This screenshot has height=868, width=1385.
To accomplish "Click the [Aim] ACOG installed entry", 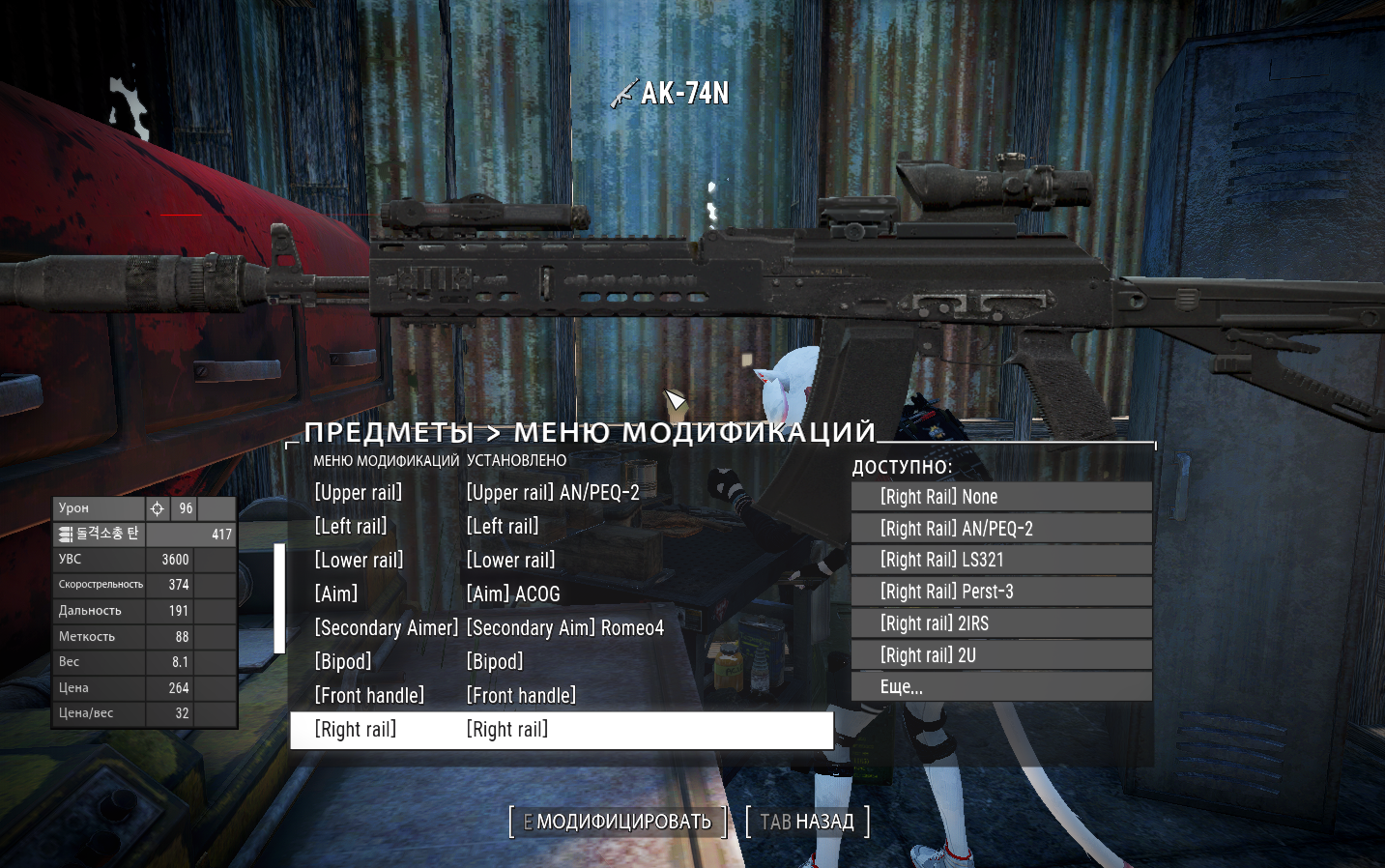I will (513, 593).
